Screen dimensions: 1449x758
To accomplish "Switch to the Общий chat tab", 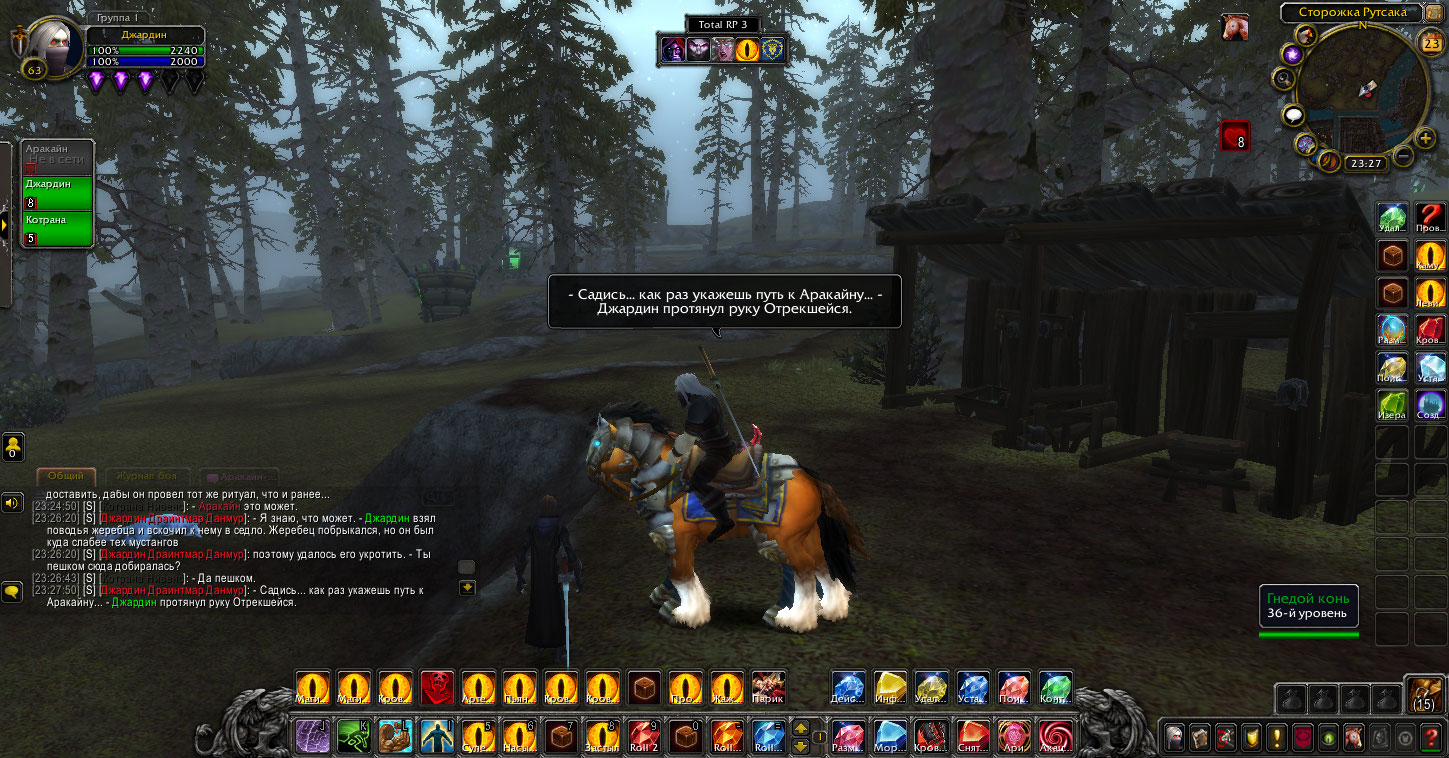I will (66, 477).
